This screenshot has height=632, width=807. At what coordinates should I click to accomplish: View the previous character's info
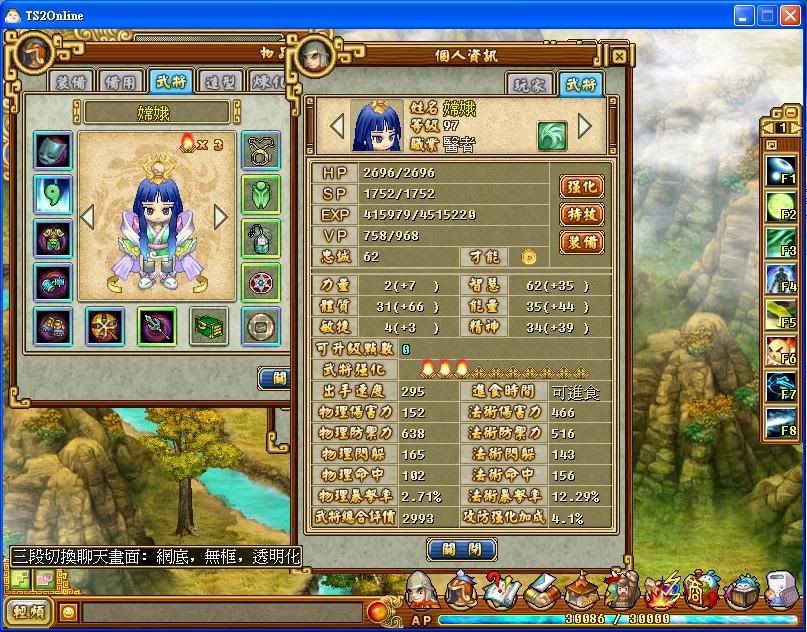point(337,126)
